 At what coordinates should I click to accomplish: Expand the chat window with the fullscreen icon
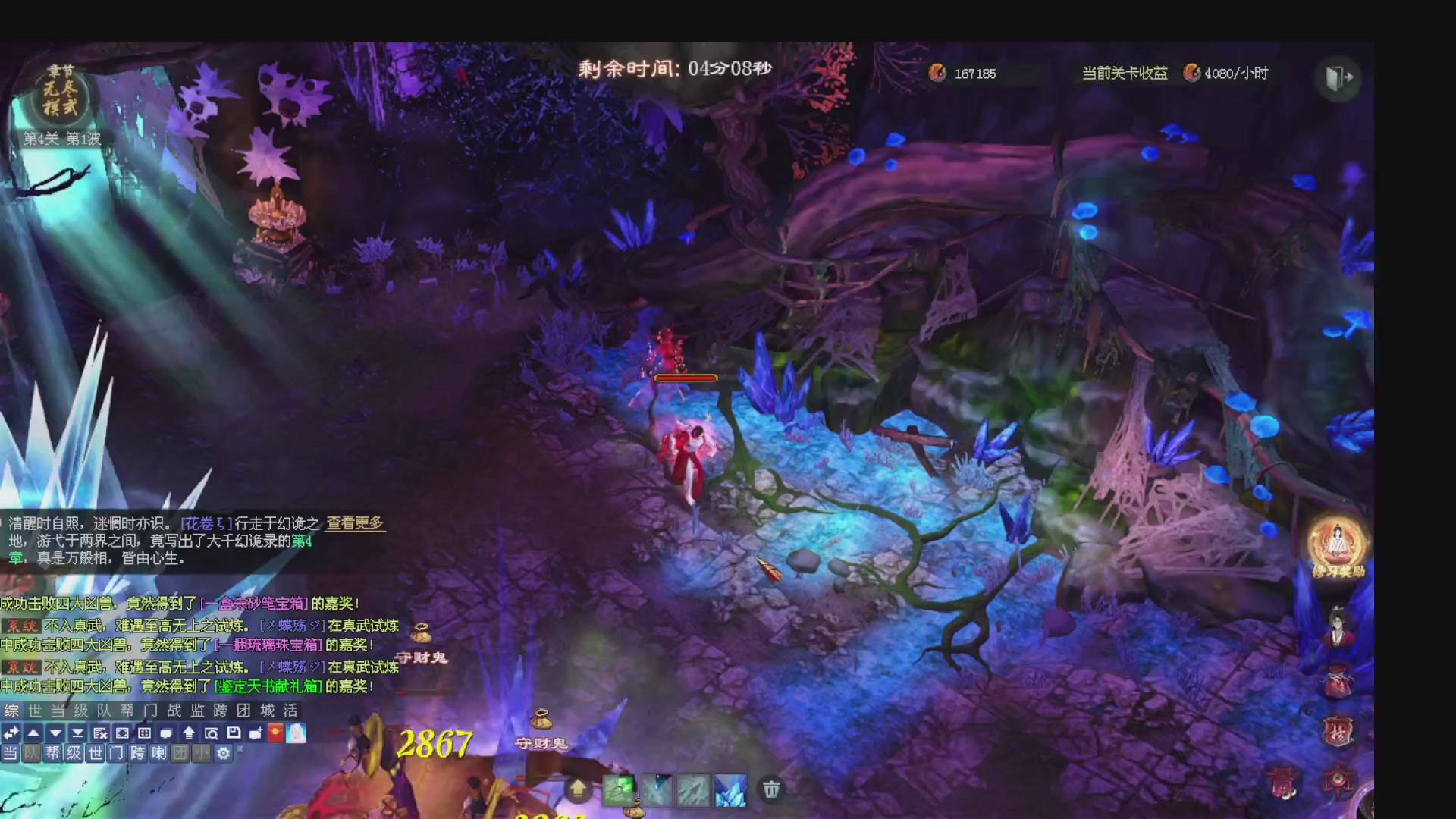coord(122,733)
